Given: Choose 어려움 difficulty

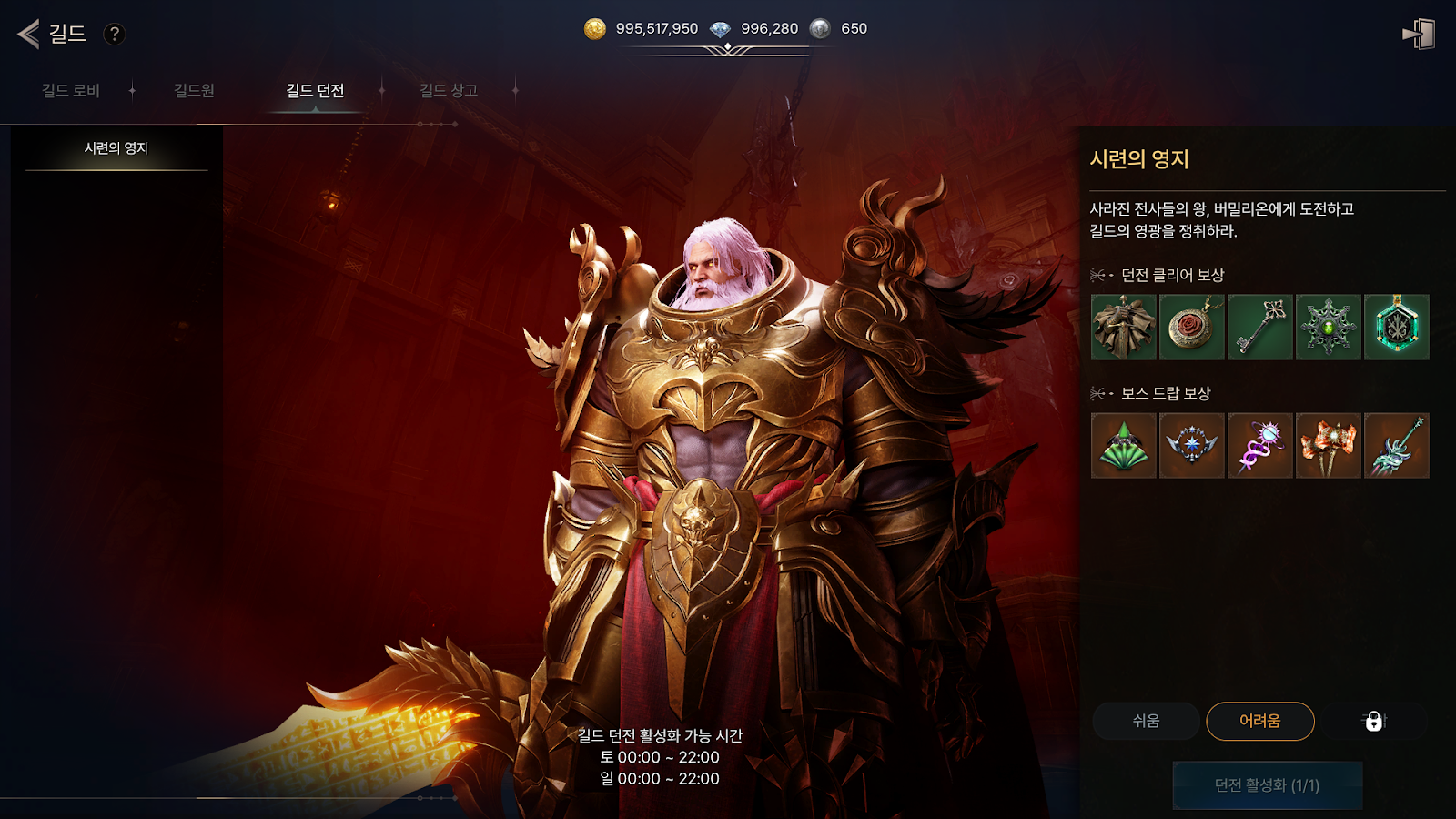Looking at the screenshot, I should 1260,721.
